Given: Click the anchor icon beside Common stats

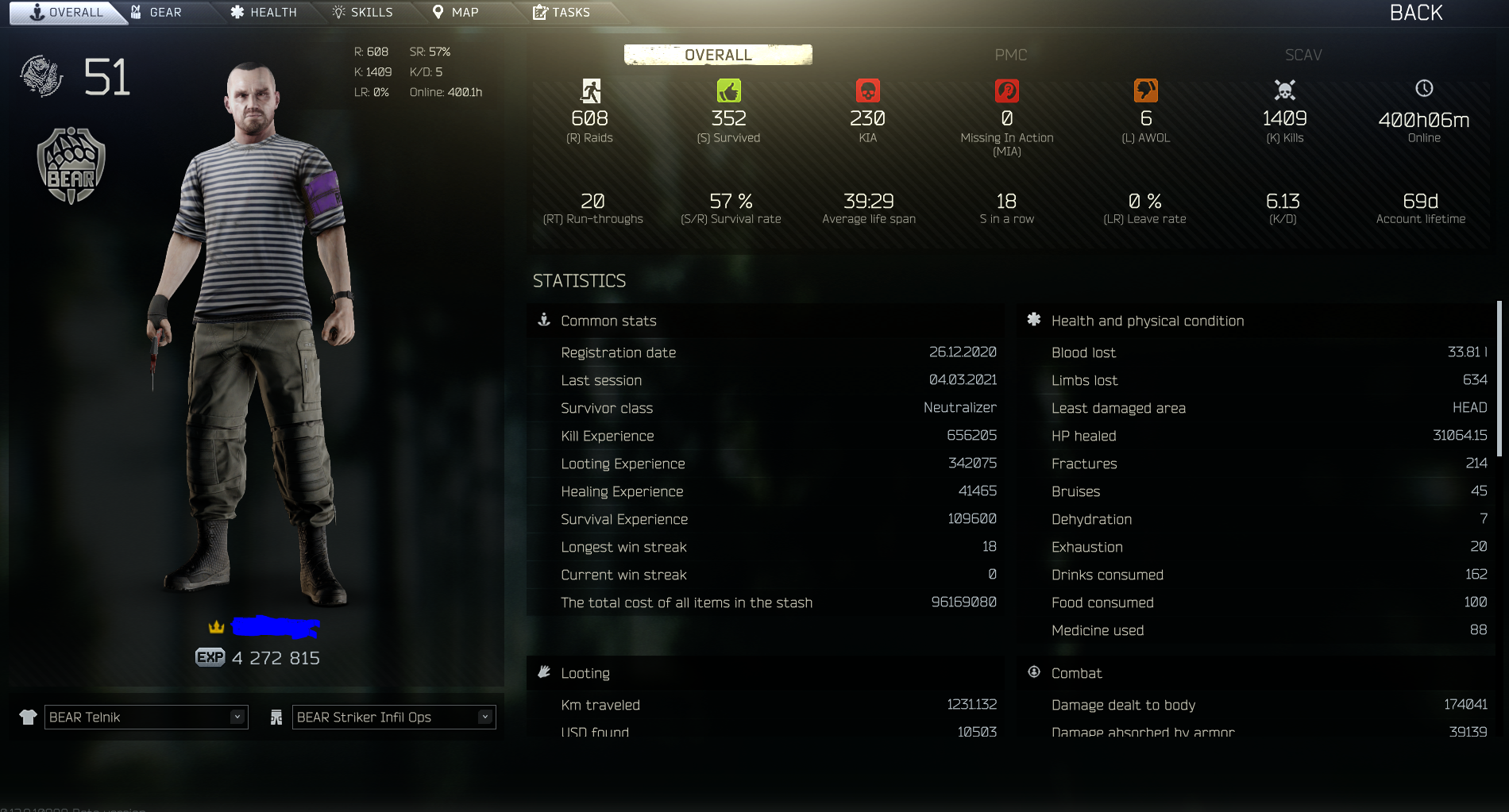Looking at the screenshot, I should click(544, 320).
